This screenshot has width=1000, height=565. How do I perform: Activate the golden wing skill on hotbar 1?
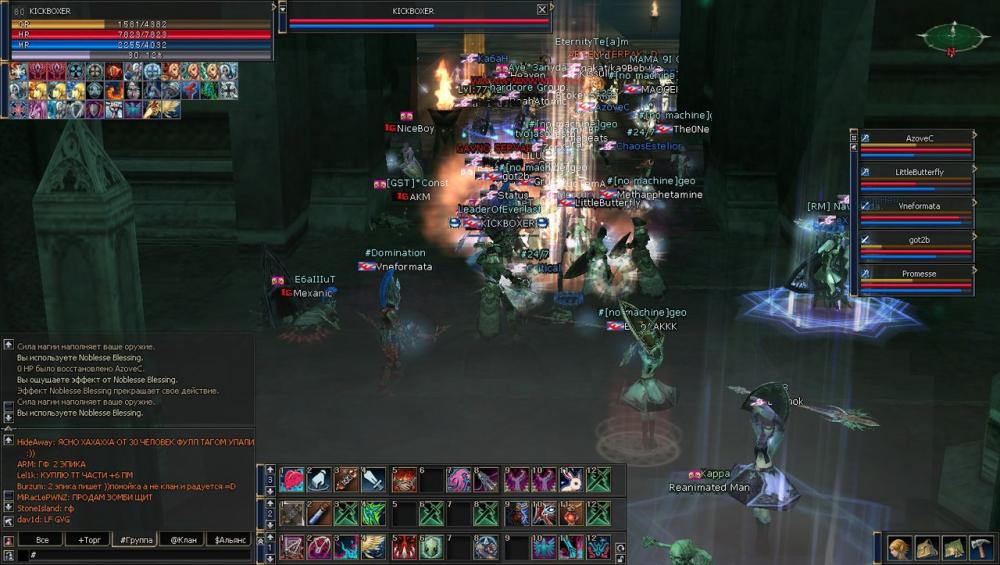372,548
